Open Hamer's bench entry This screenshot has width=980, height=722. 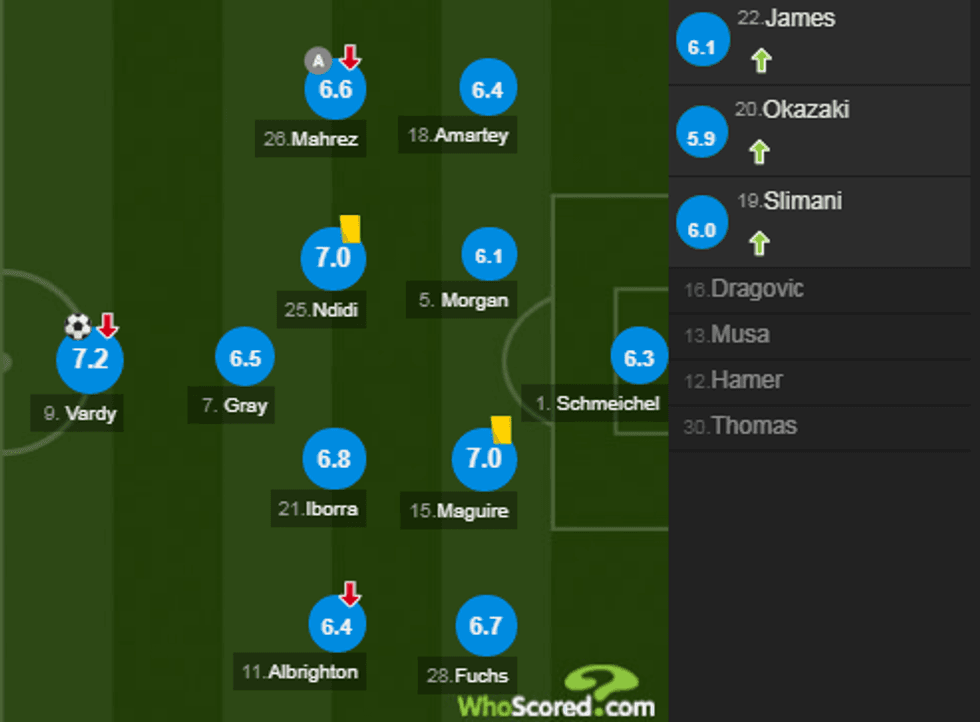(x=746, y=380)
